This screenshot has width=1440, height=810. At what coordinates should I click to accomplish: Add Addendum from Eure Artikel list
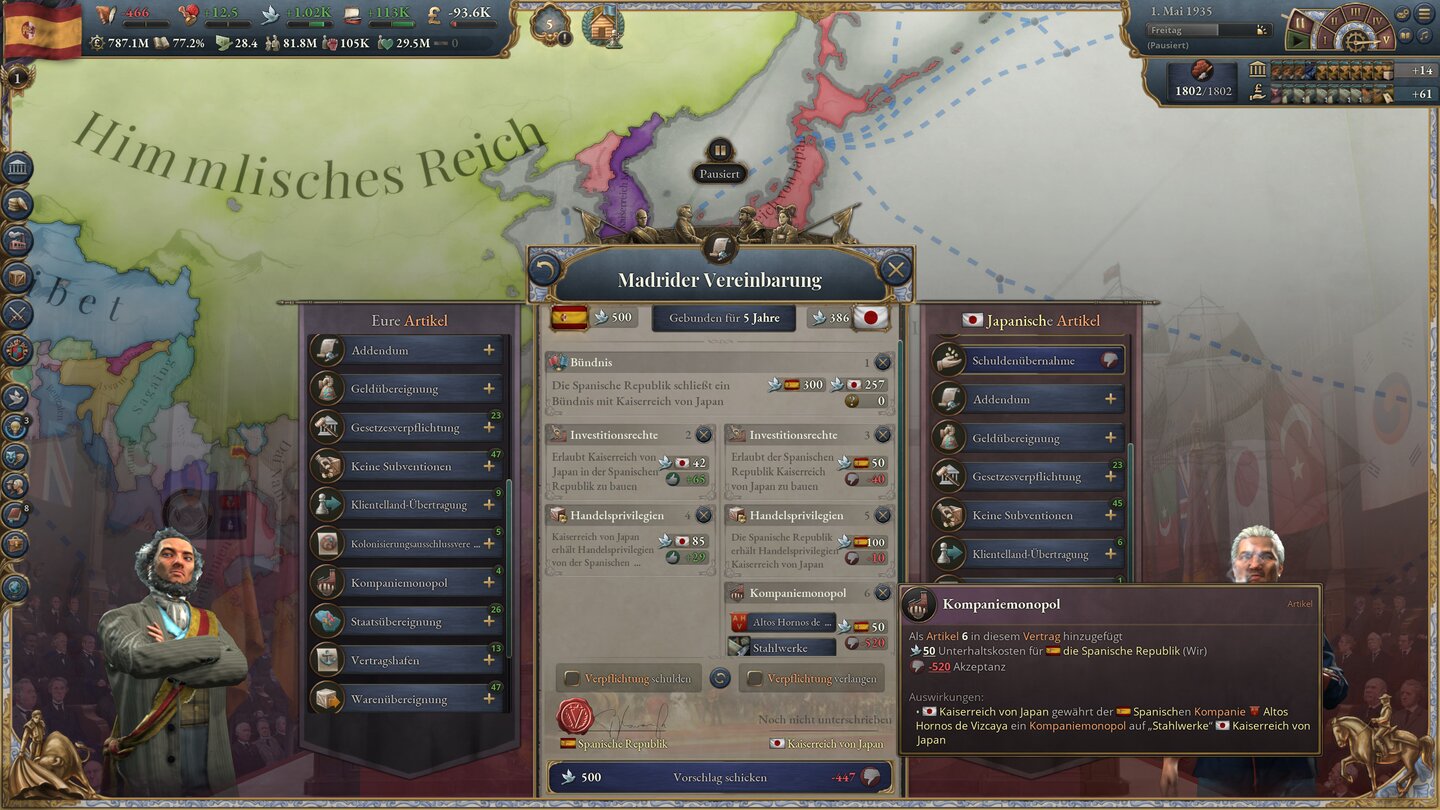[x=489, y=350]
